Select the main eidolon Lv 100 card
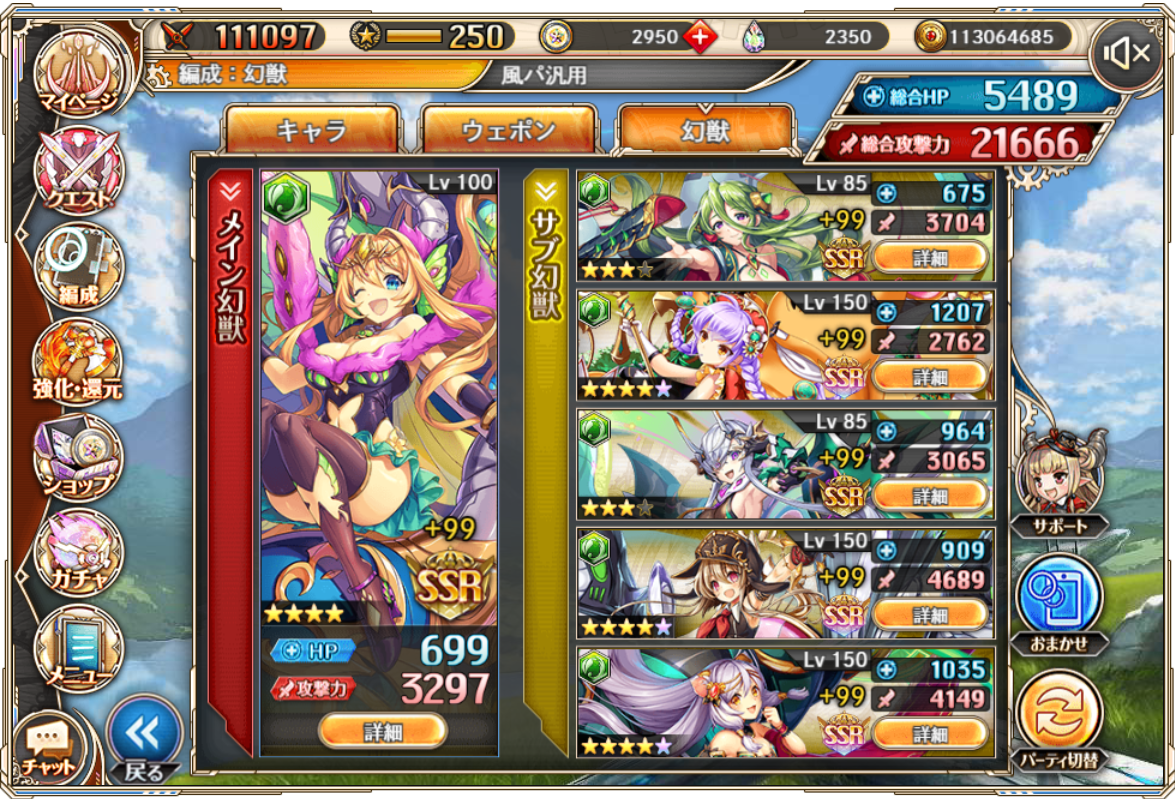This screenshot has width=1175, height=799. point(379,400)
